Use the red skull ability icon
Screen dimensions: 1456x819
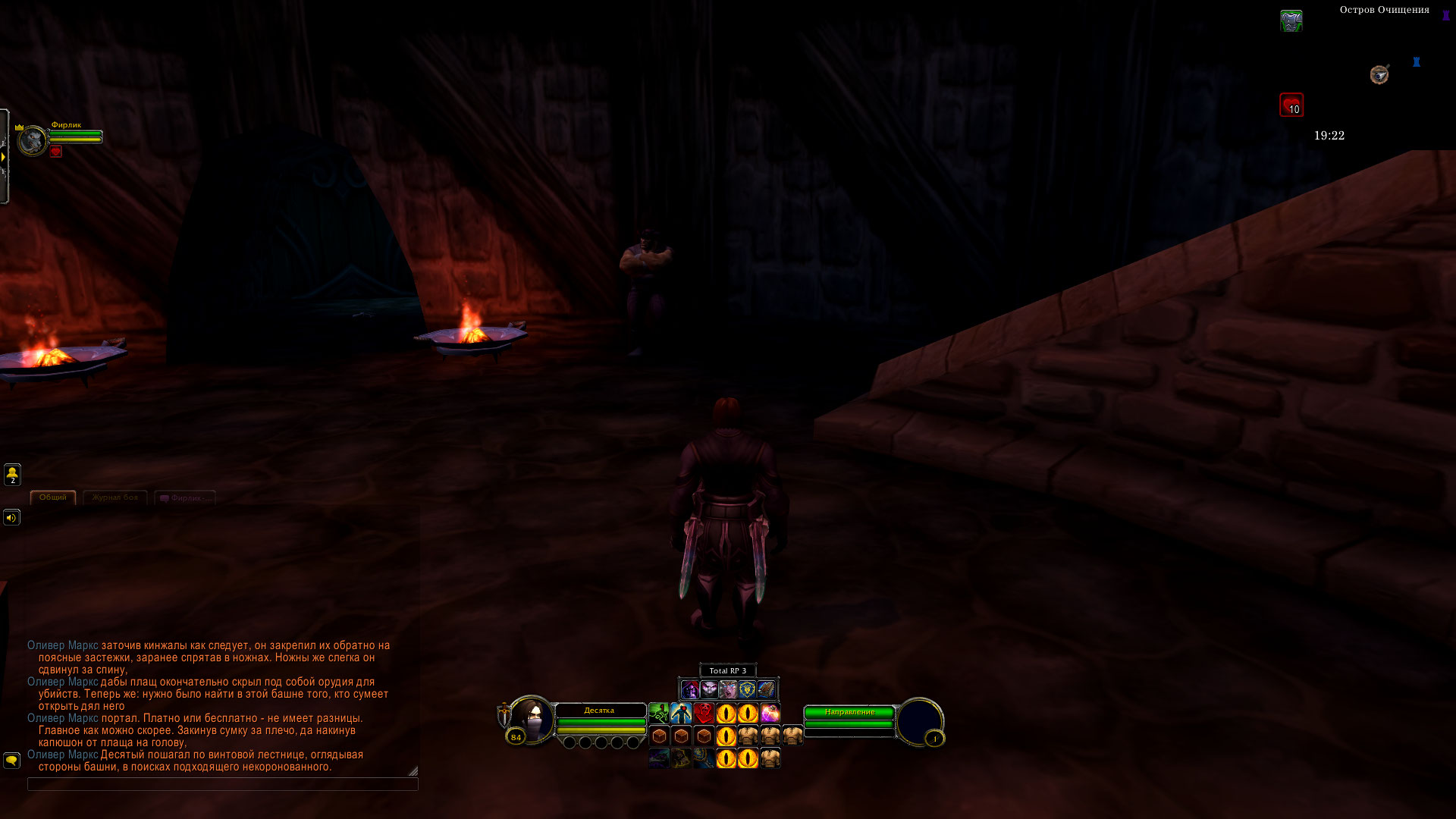[x=704, y=714]
